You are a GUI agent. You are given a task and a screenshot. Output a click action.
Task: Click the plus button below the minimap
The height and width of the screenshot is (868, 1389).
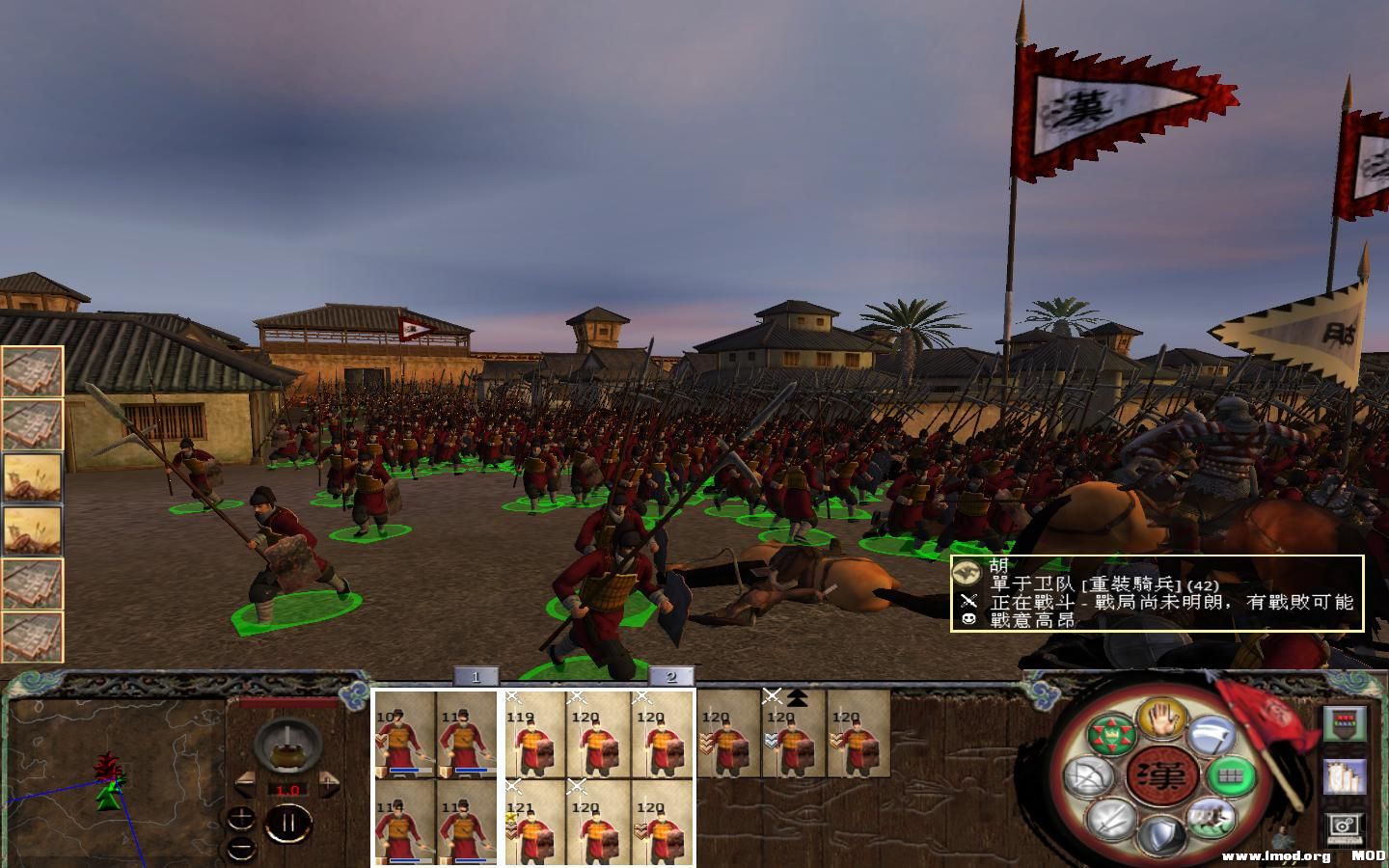coord(241,818)
